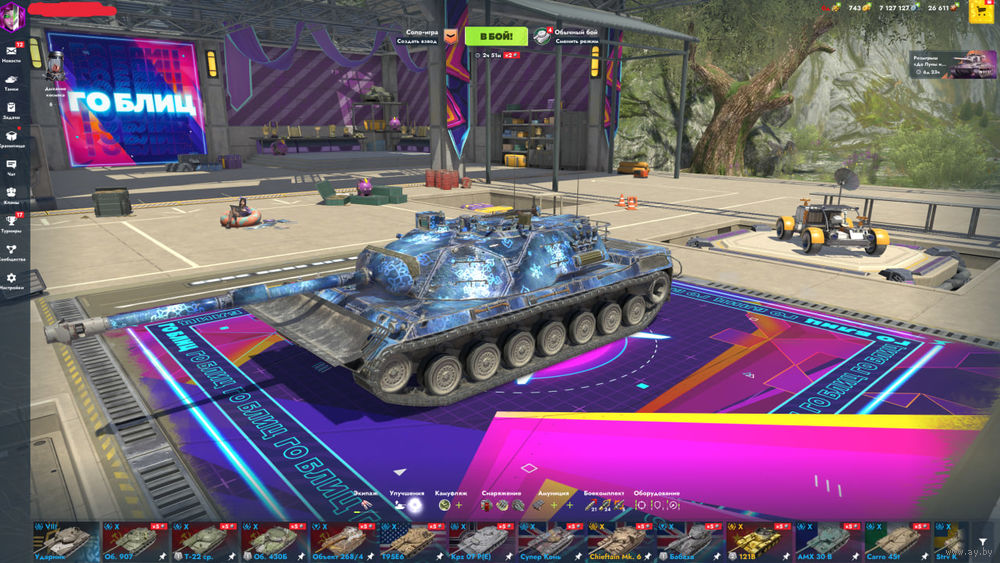This screenshot has width=1000, height=563.
Task: Choose the Супер Конь tank card
Action: 548,540
